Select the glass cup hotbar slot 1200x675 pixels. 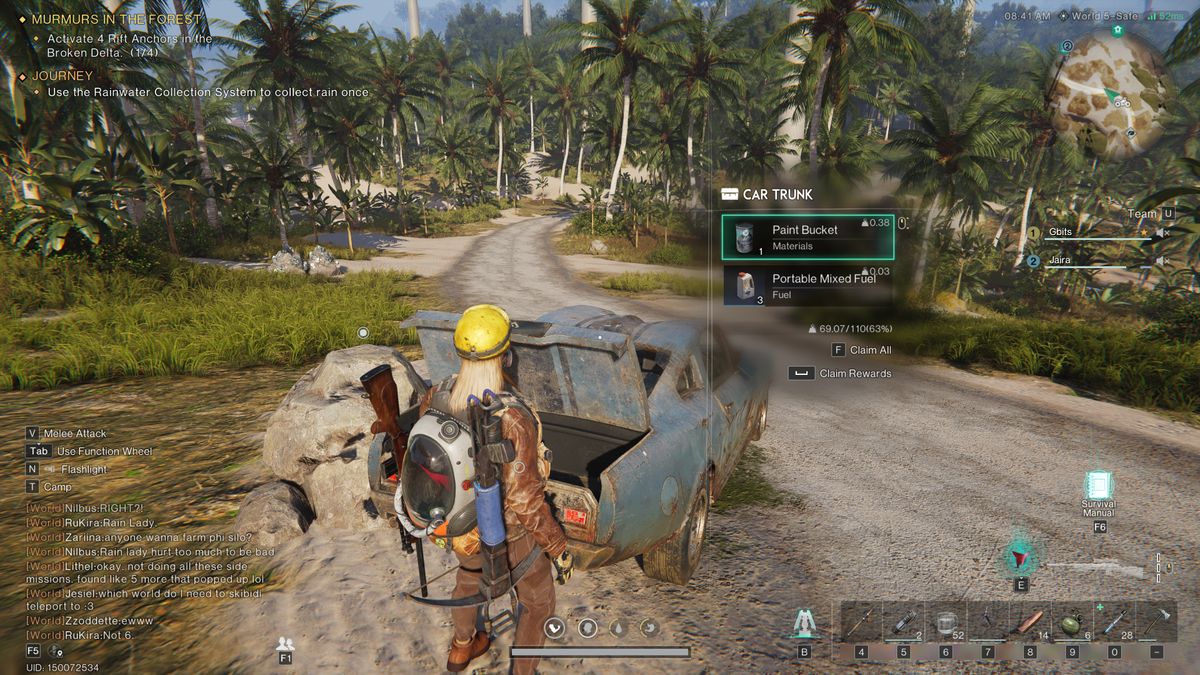[945, 622]
